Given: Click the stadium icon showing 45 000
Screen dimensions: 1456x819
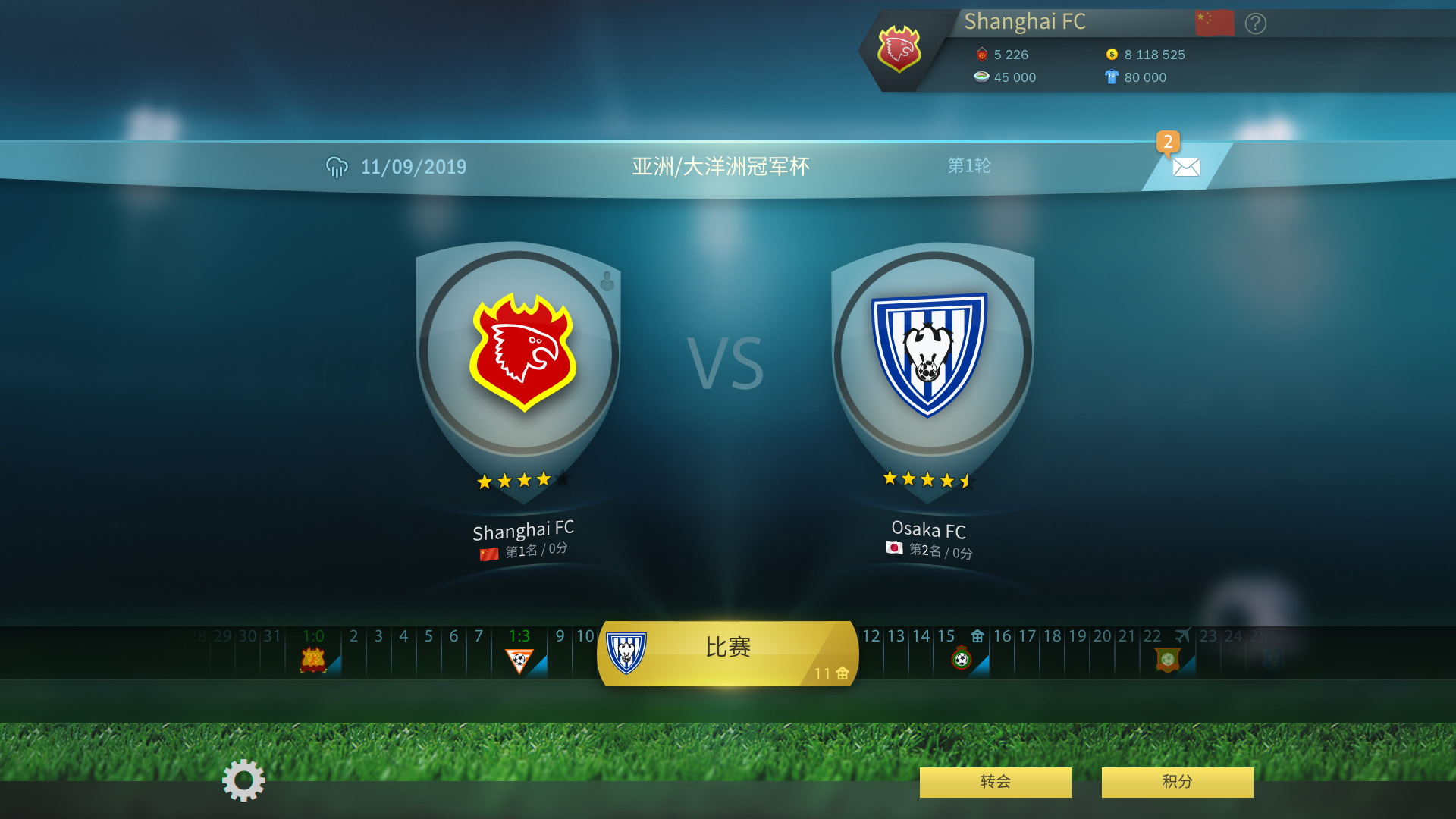Looking at the screenshot, I should tap(981, 77).
